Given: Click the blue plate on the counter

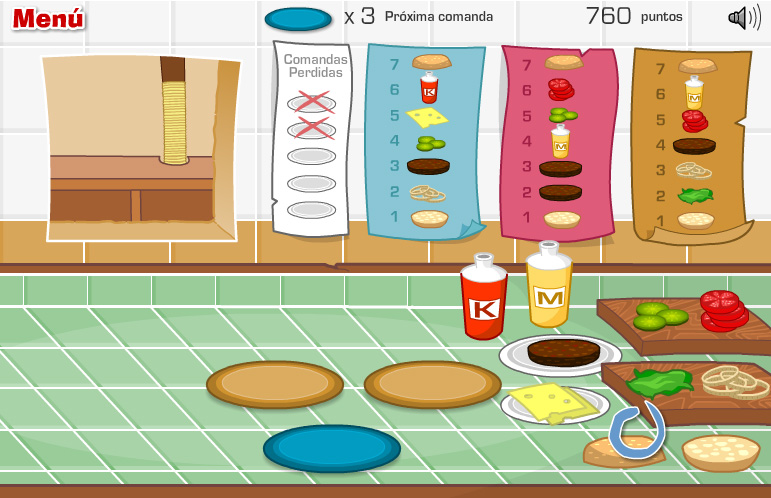Looking at the screenshot, I should [331, 448].
